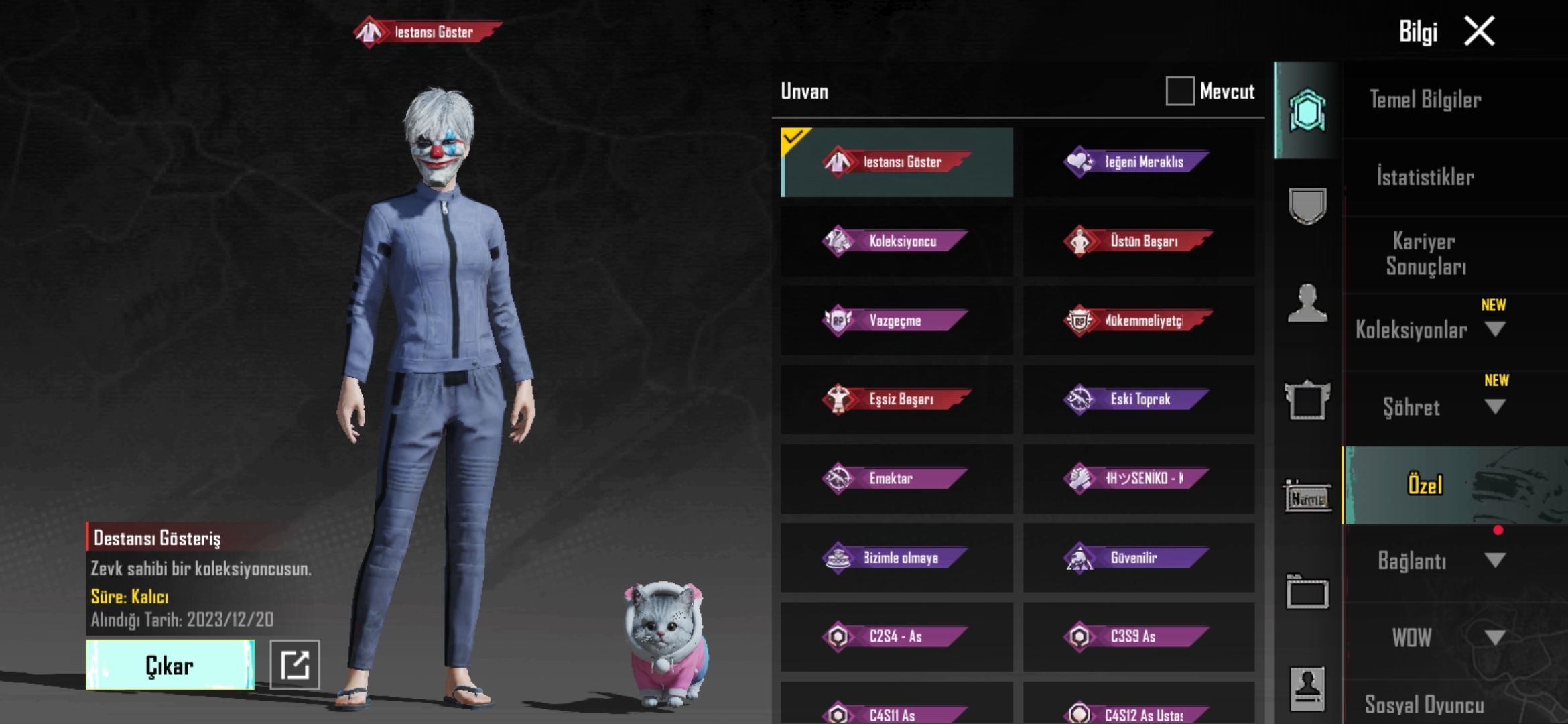This screenshot has height=724, width=1568.
Task: Open the shield badge category icon
Action: click(x=1307, y=206)
